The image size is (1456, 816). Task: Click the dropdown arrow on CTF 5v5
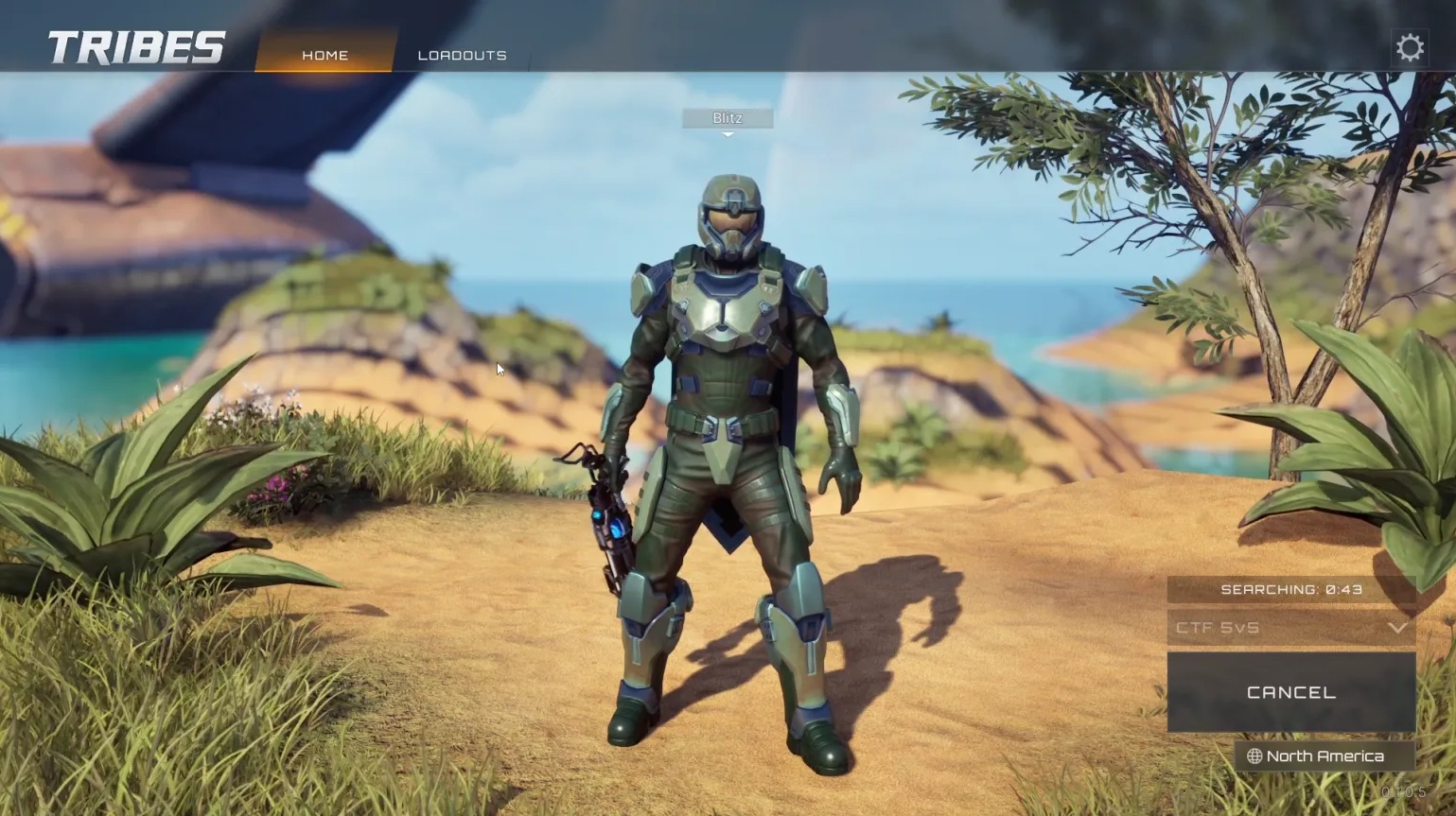1397,628
